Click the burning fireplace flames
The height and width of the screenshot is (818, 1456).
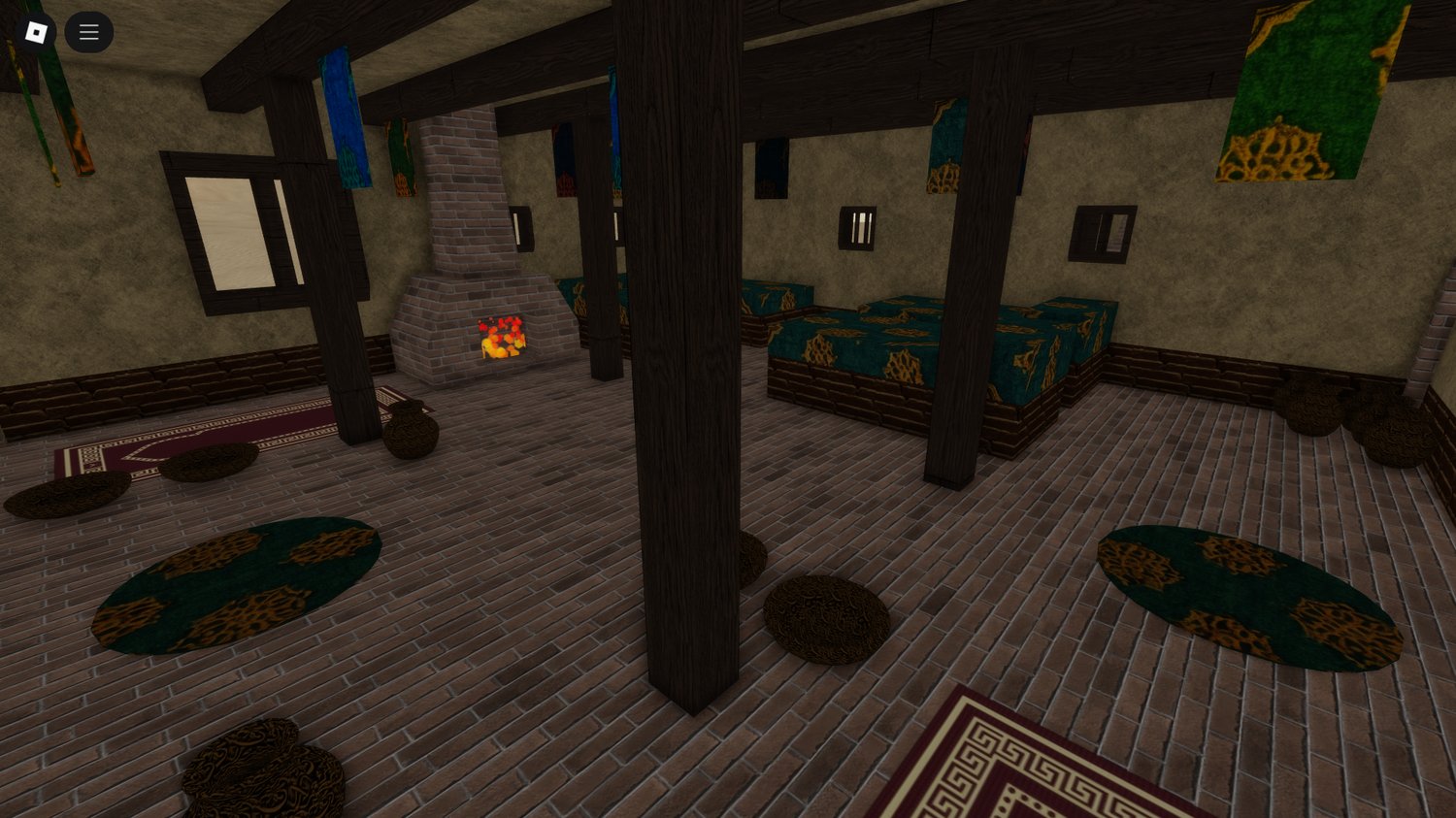pyautogui.click(x=500, y=337)
